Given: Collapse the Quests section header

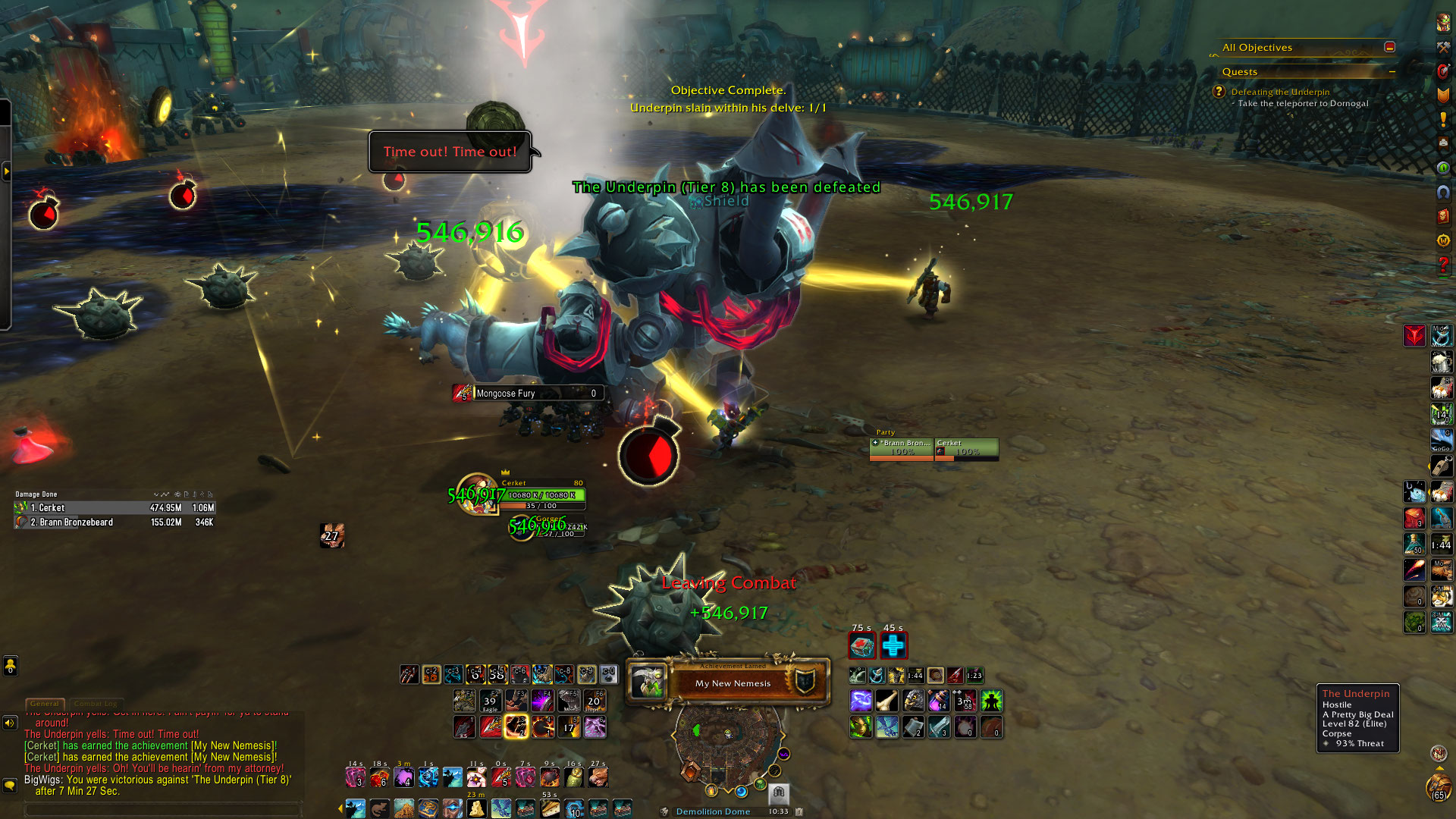Looking at the screenshot, I should pos(1392,71).
